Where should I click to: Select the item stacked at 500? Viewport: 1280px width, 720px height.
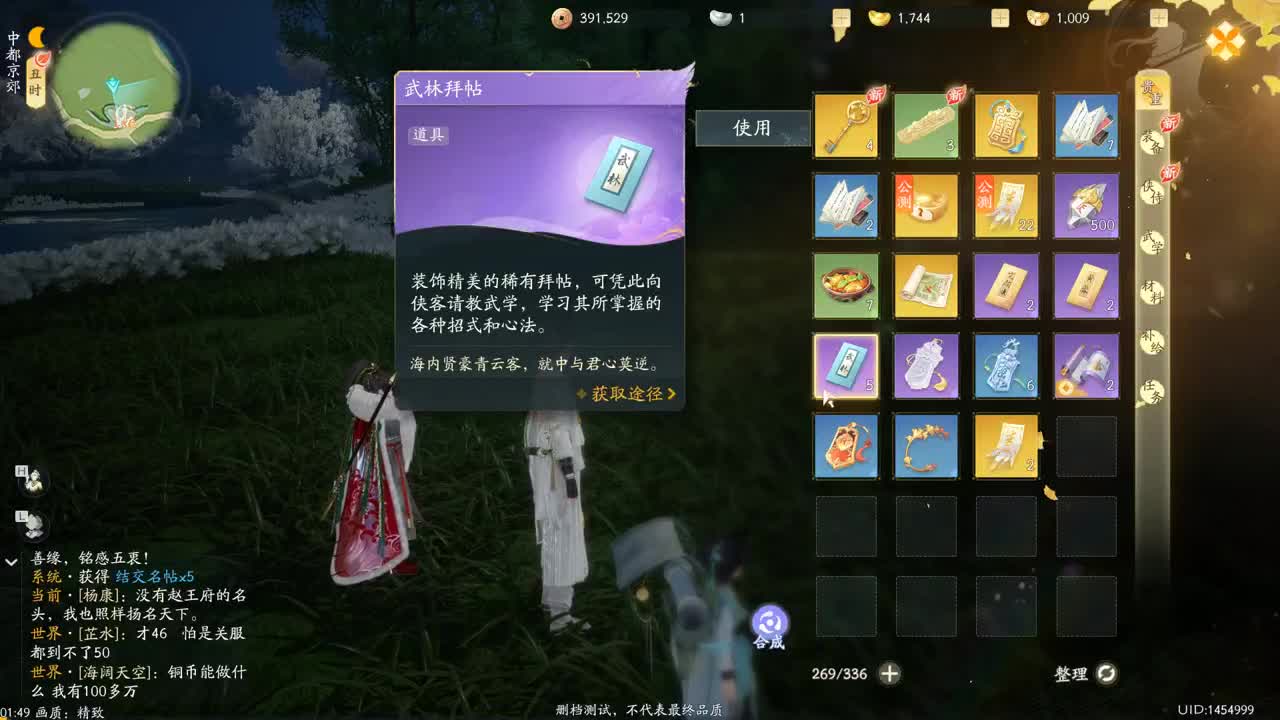coord(1085,207)
